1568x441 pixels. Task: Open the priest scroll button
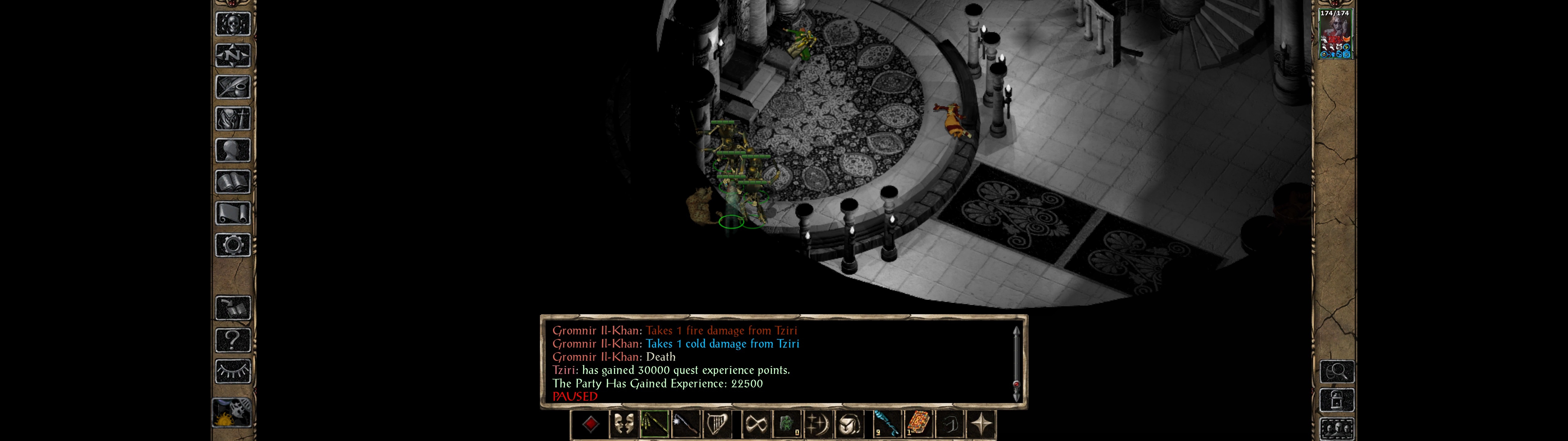[x=233, y=214]
